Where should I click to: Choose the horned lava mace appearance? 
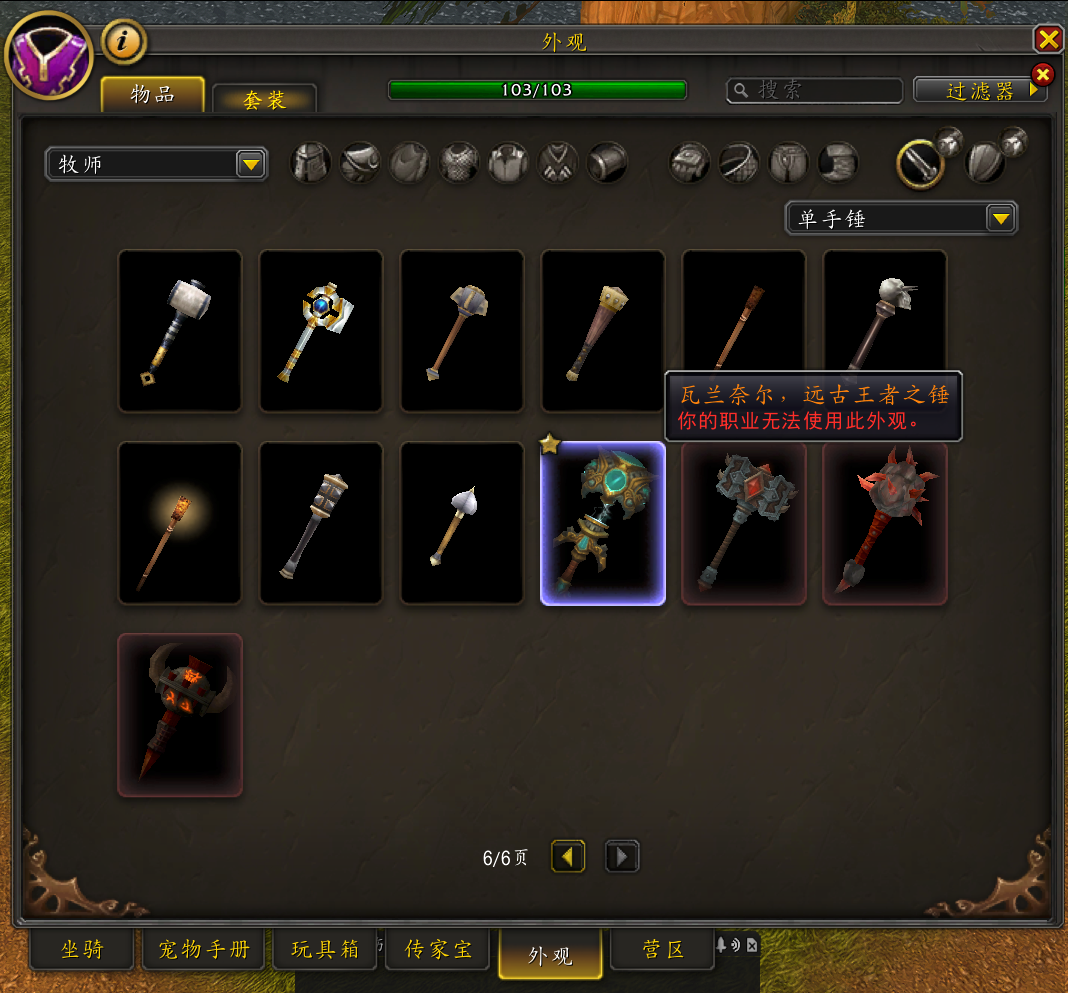point(180,714)
